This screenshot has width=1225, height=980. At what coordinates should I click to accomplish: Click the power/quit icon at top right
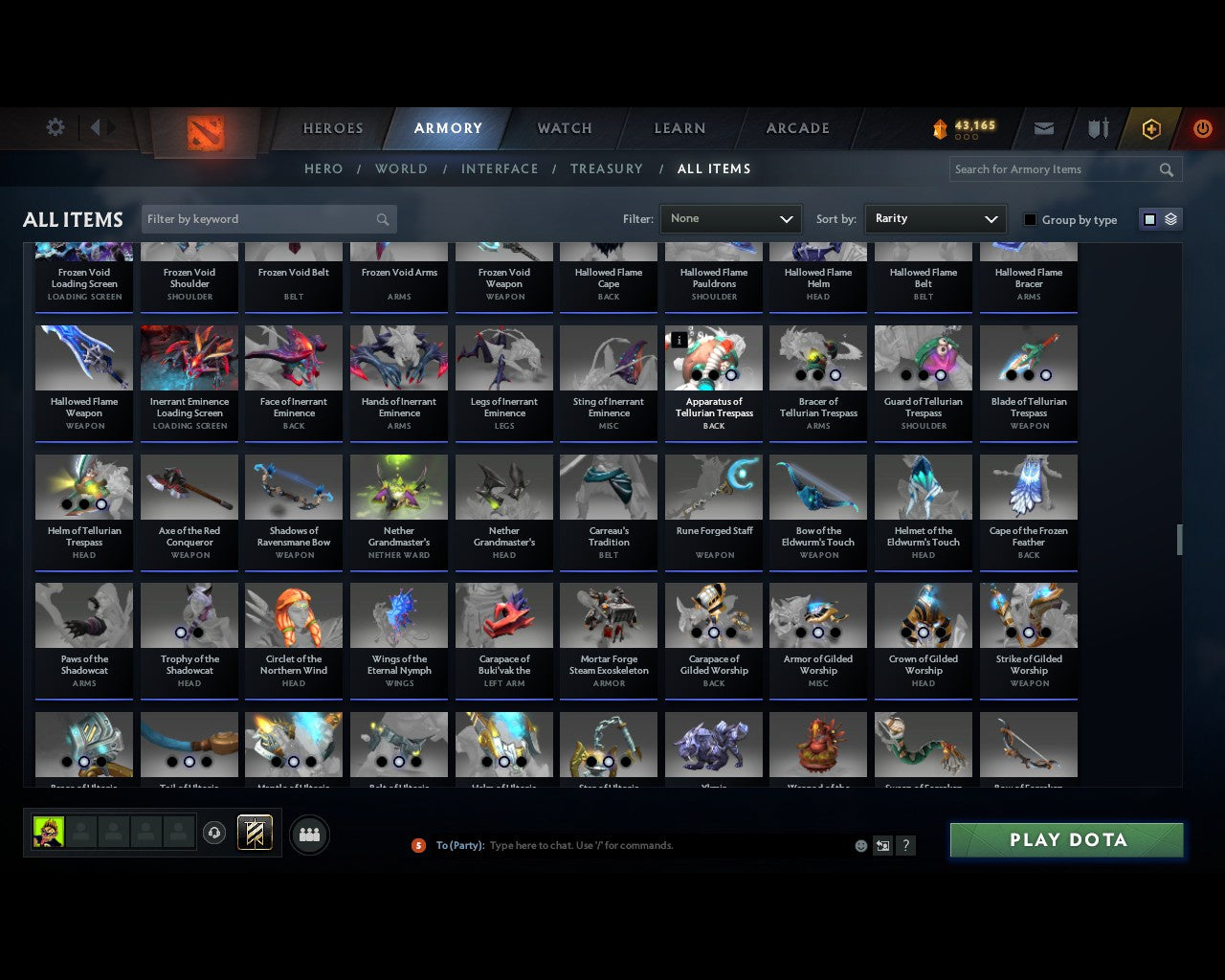pos(1202,128)
